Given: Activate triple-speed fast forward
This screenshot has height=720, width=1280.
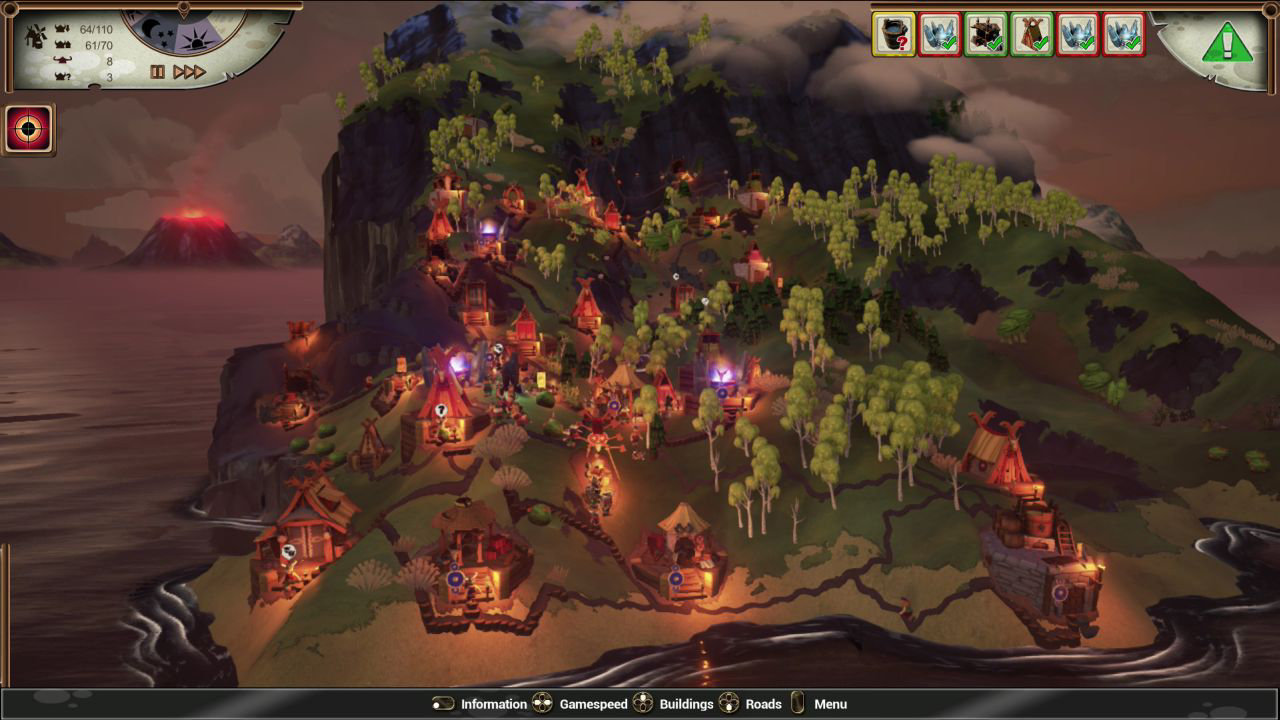Looking at the screenshot, I should 189,71.
